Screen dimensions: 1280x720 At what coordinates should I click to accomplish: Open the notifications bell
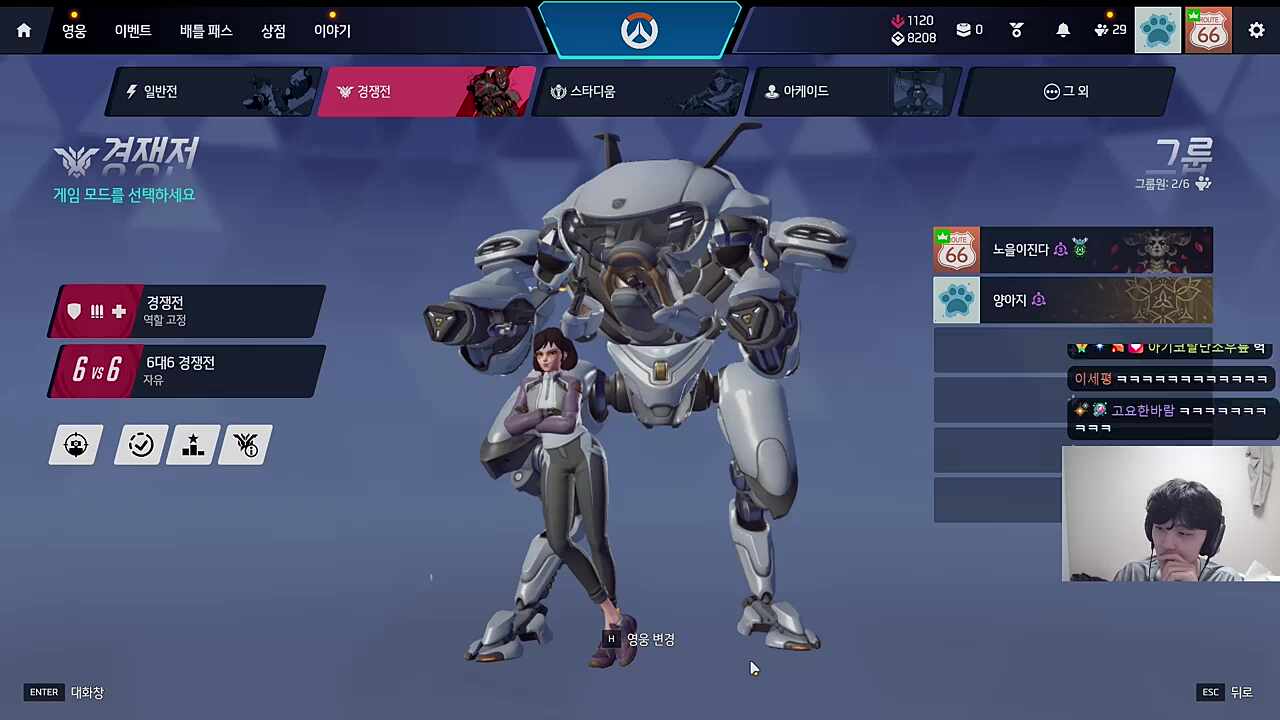click(x=1063, y=30)
